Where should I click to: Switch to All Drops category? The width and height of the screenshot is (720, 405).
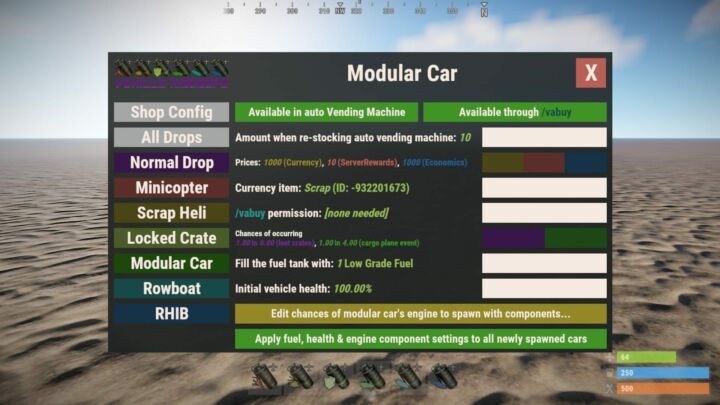point(171,137)
